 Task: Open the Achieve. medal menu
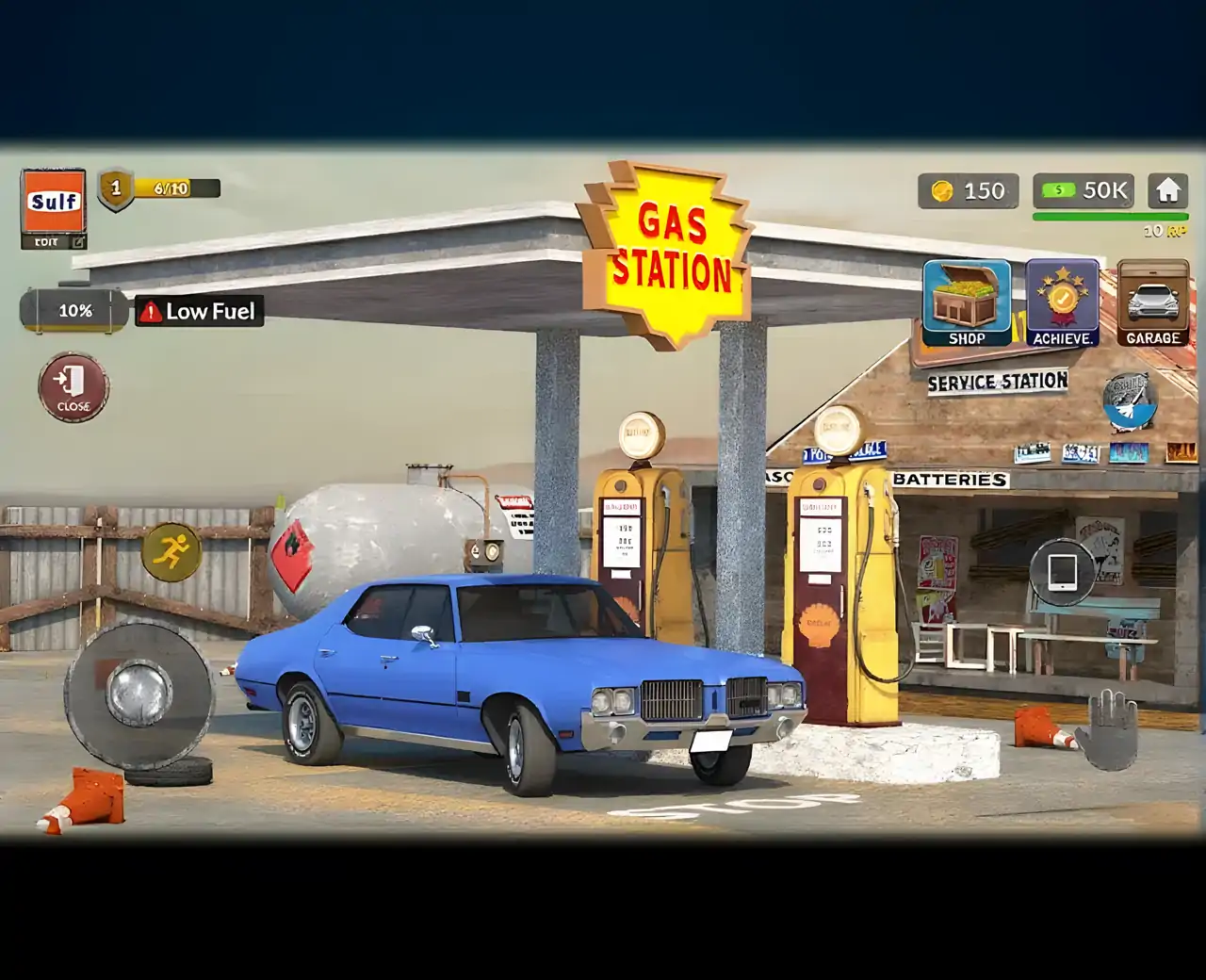(x=1062, y=303)
